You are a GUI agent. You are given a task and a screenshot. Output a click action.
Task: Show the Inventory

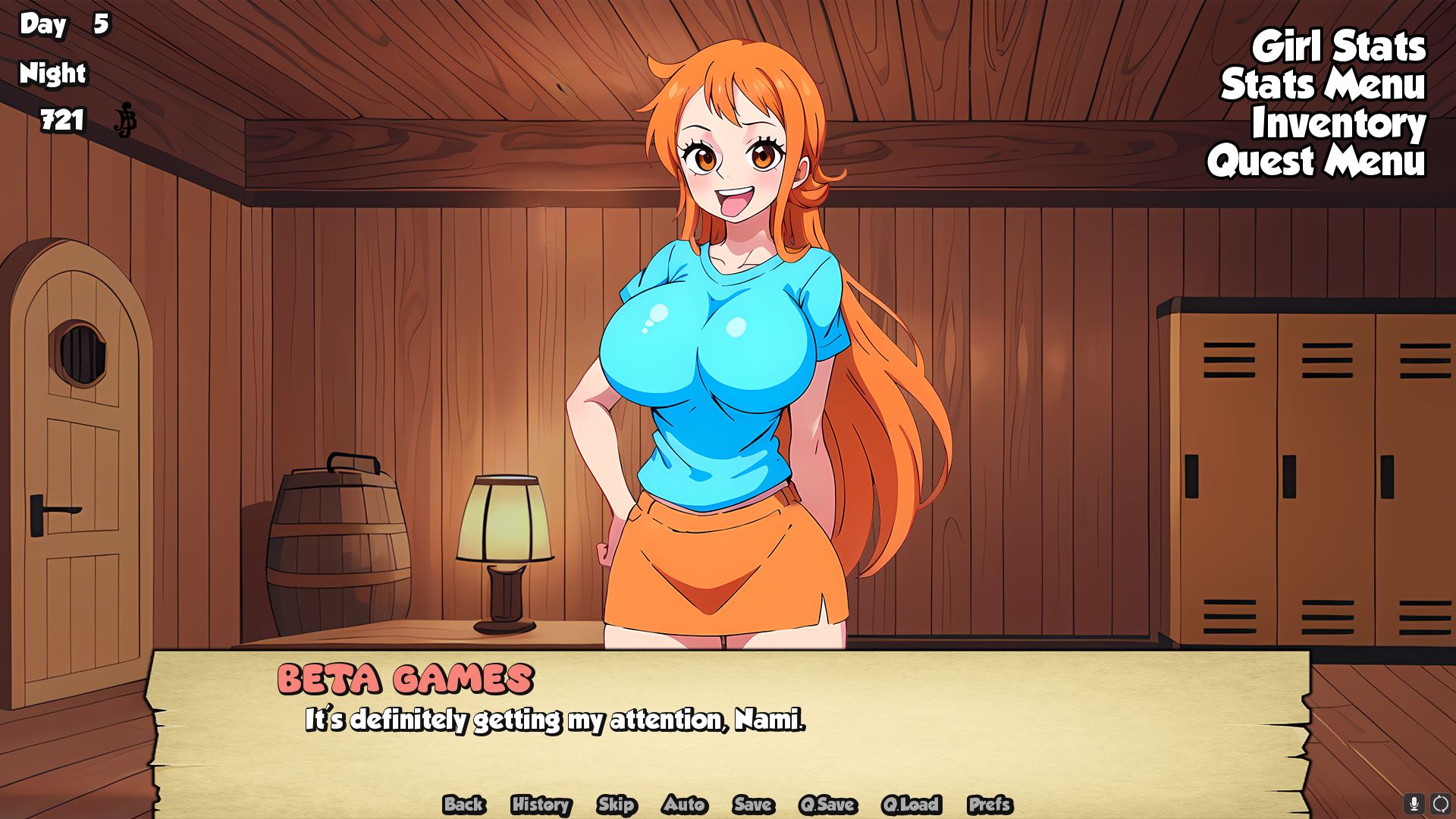point(1338,124)
